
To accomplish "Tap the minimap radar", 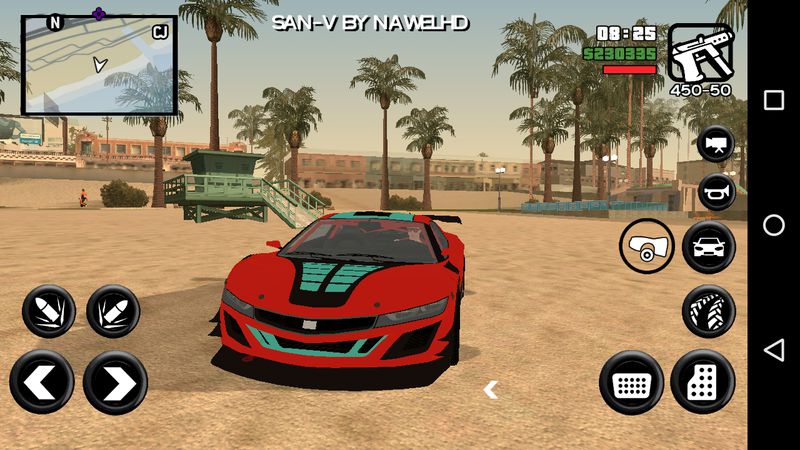I will tap(98, 64).
